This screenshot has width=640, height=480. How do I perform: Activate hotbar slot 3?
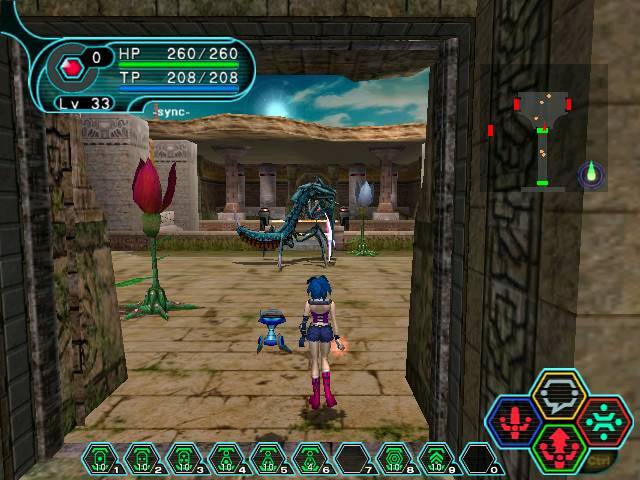pos(183,457)
